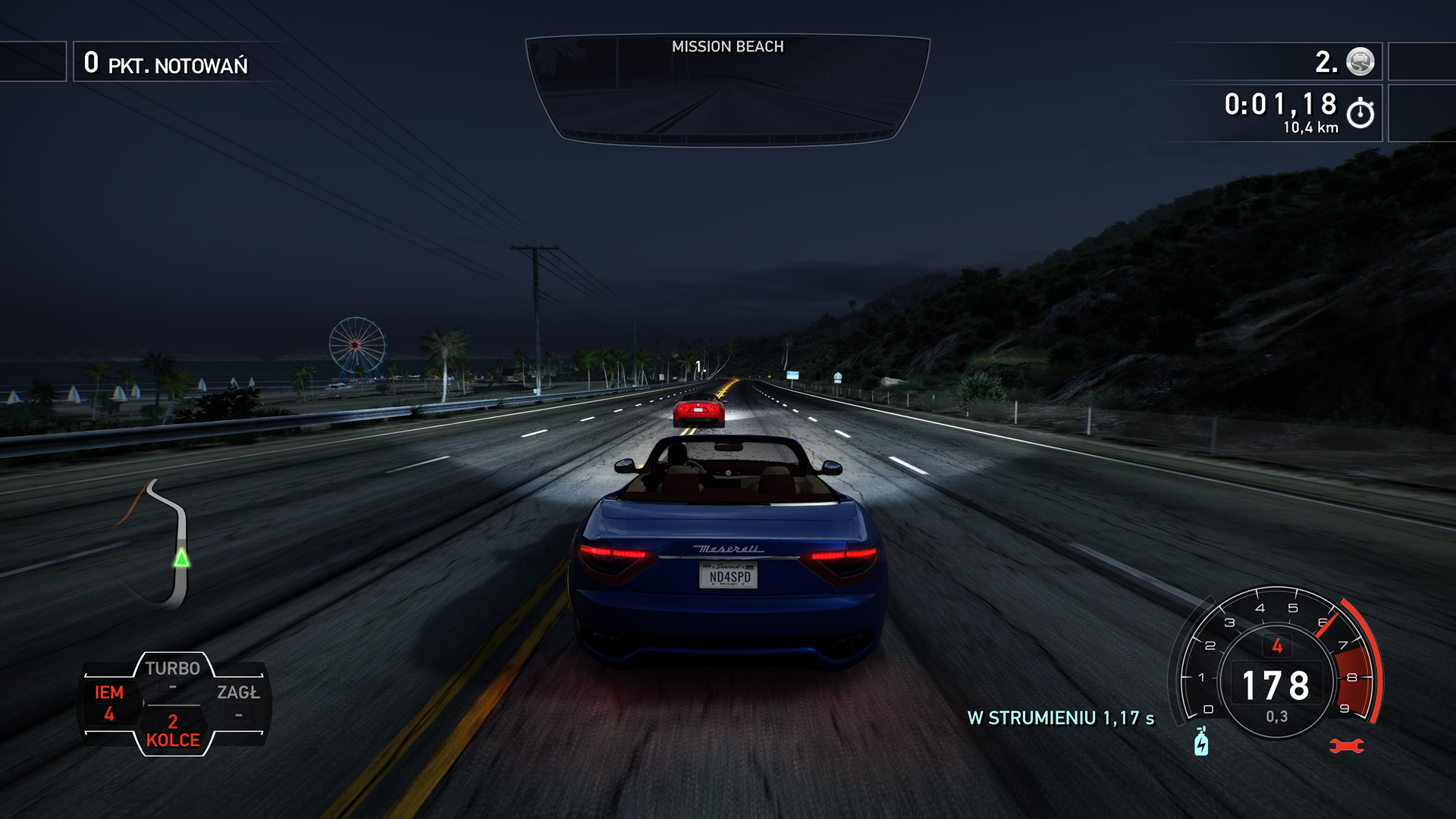The image size is (1456, 819).
Task: Choose the IEM weapon slot
Action: pos(109,703)
